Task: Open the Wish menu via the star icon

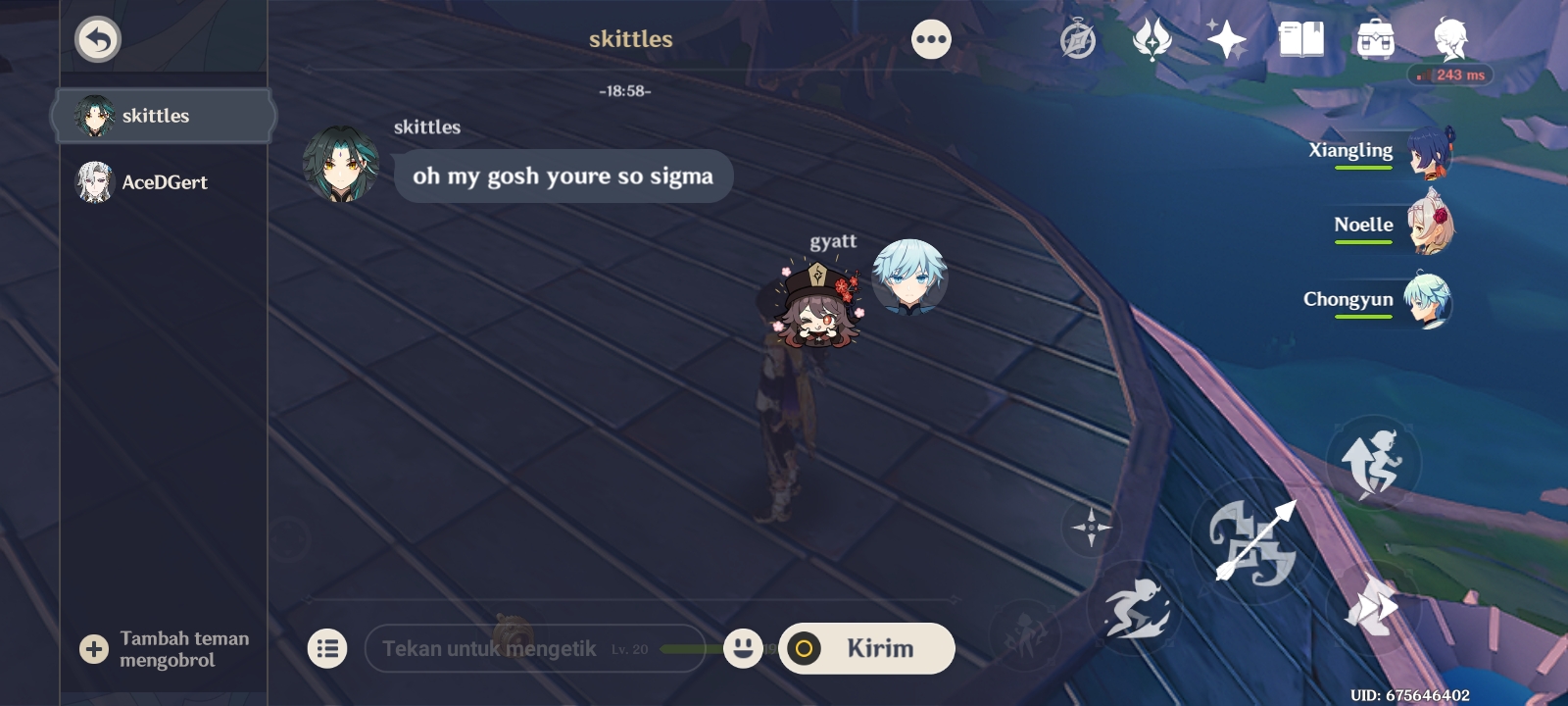Action: click(x=1227, y=39)
